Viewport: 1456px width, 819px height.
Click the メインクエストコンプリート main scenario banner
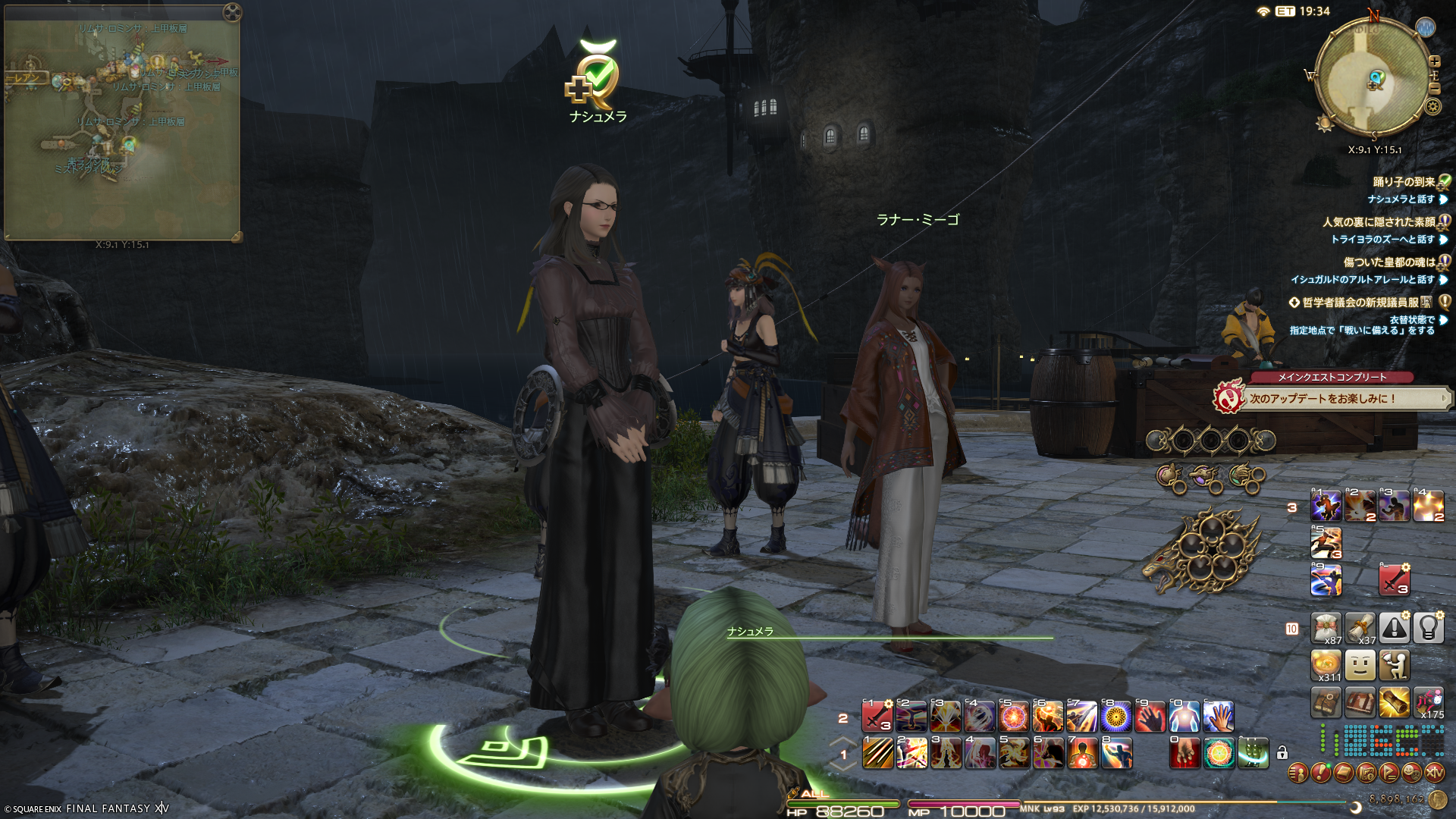[1331, 377]
